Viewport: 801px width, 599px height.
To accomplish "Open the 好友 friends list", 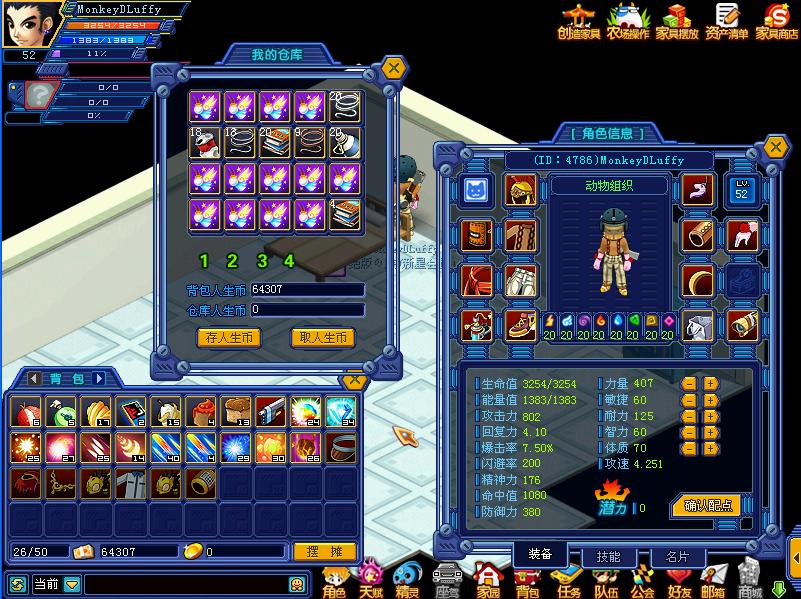I will 680,580.
